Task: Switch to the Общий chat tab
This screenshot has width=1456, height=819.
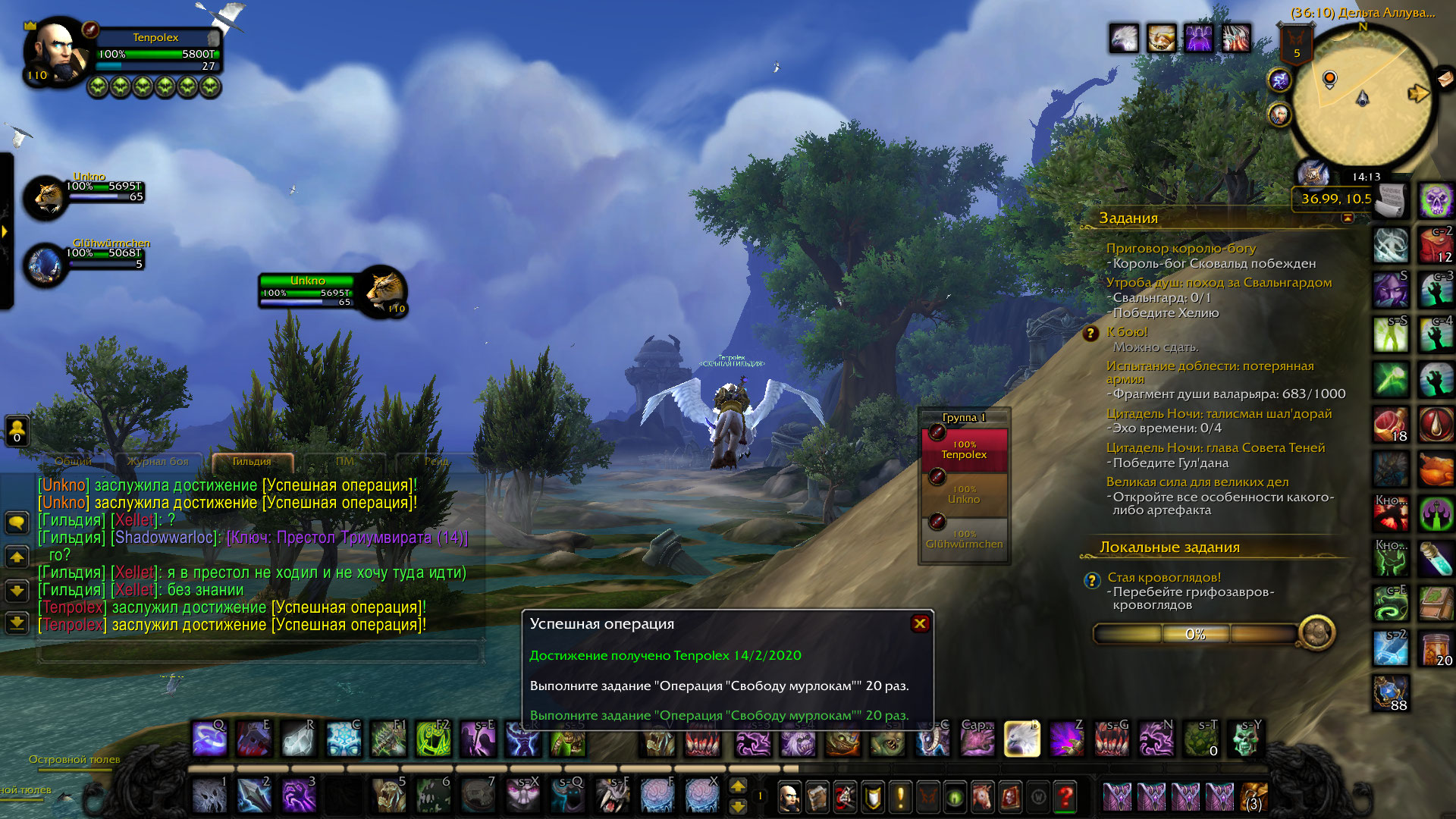Action: coord(74,461)
